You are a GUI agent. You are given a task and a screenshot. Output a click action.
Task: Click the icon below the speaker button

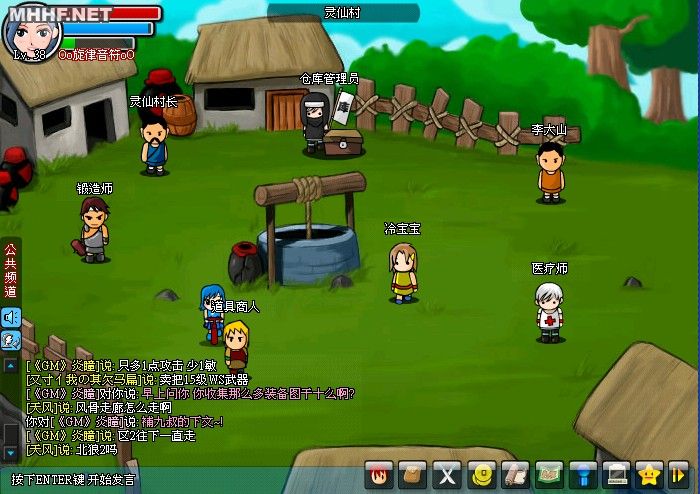(11, 340)
